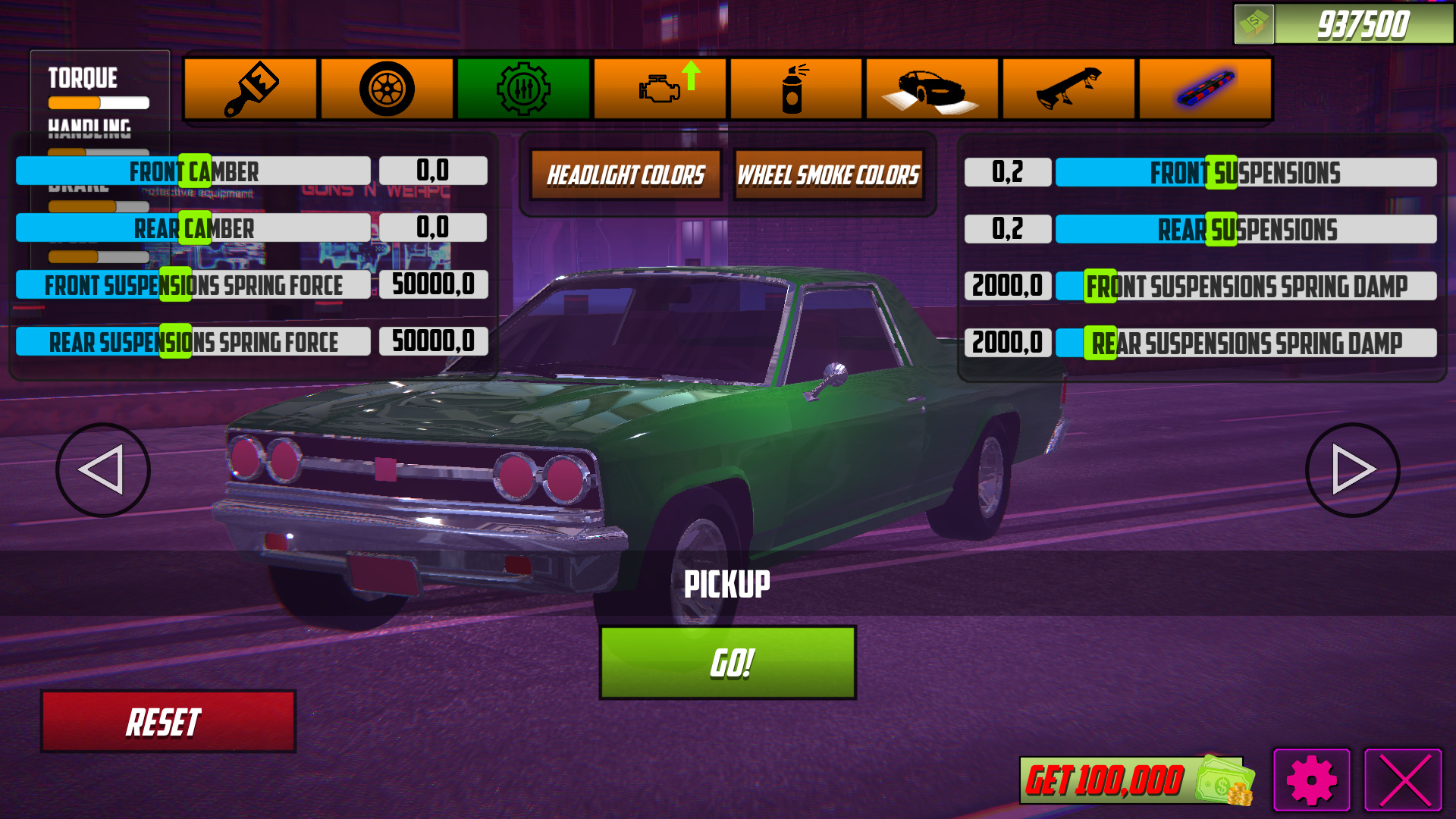Select the spray can paint tool
This screenshot has height=819, width=1456.
[x=796, y=89]
